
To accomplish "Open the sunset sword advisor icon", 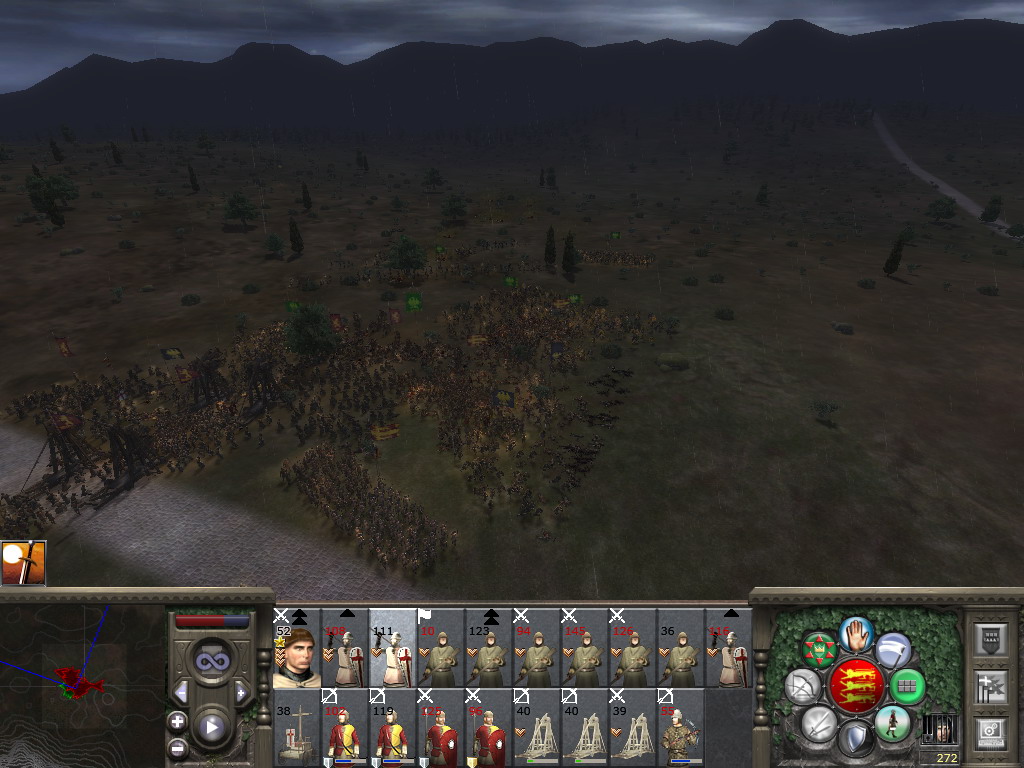I will click(x=23, y=564).
